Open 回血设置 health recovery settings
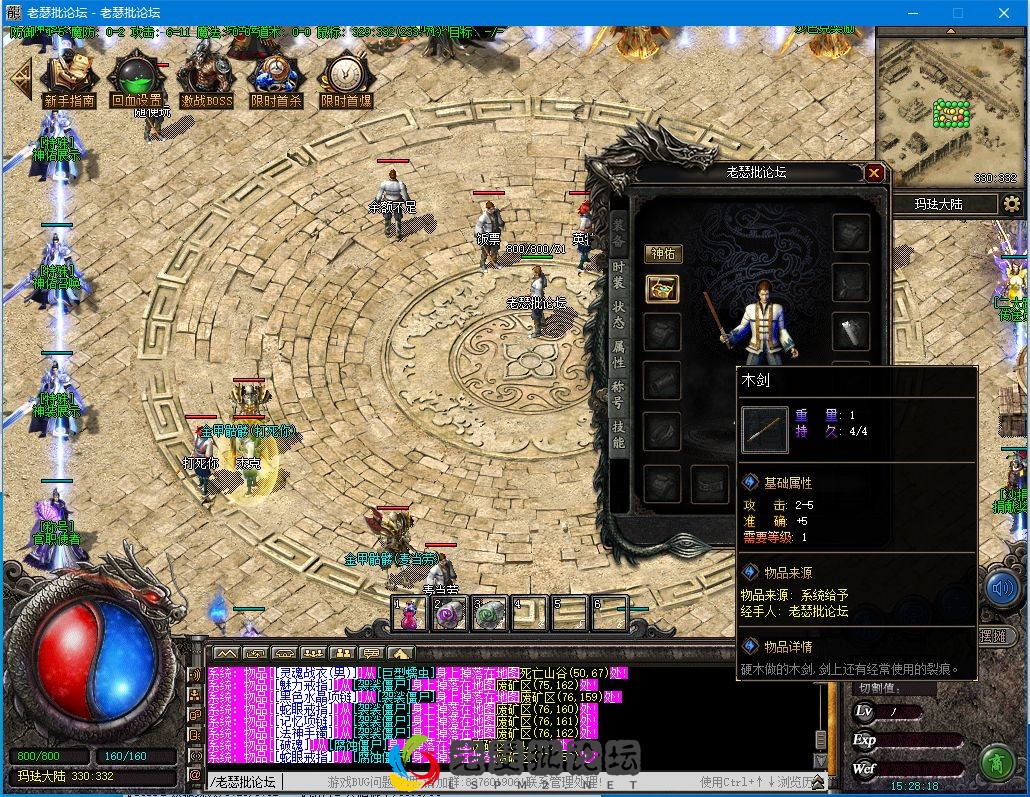 (x=136, y=78)
